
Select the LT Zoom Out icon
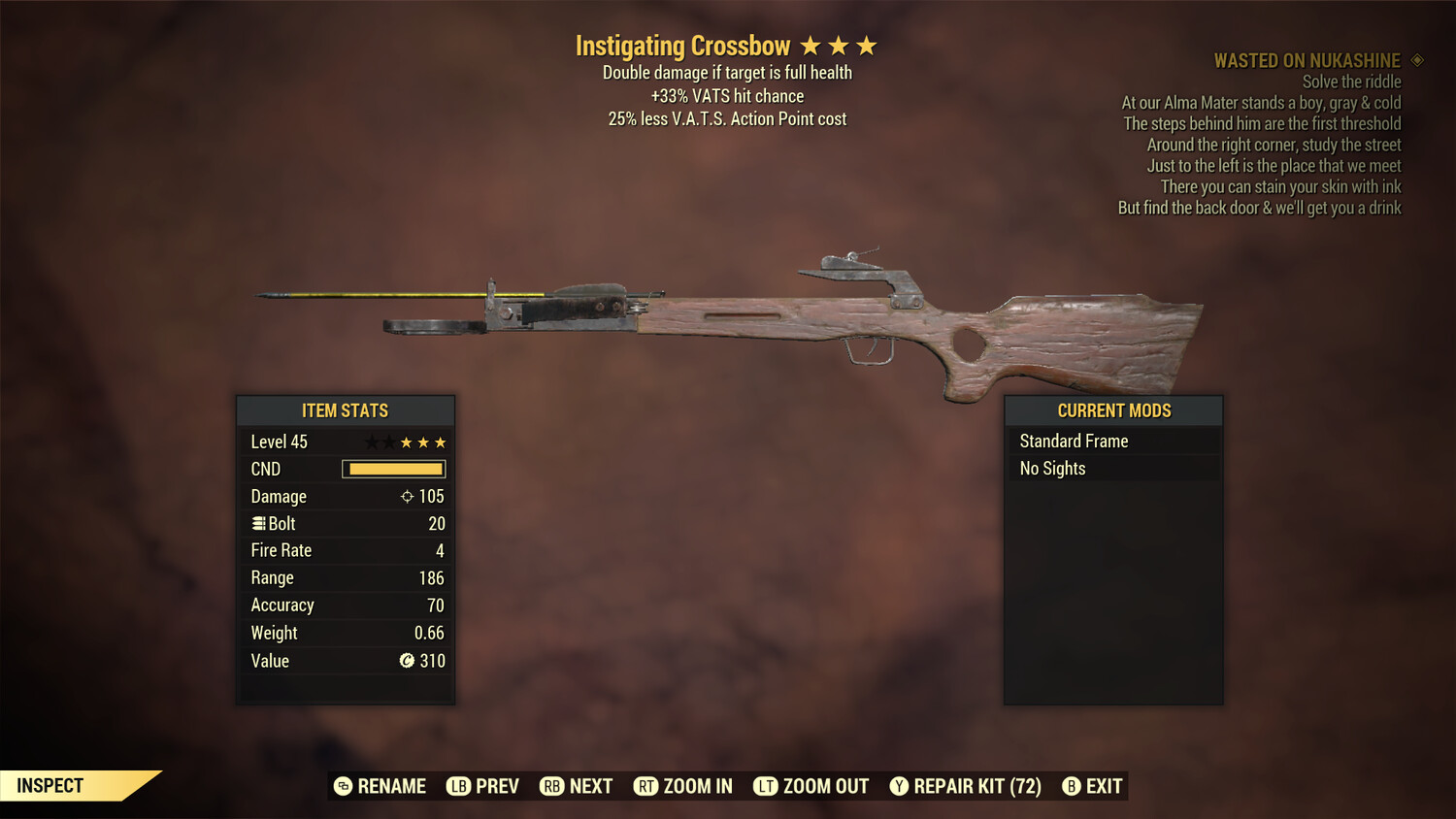click(764, 786)
